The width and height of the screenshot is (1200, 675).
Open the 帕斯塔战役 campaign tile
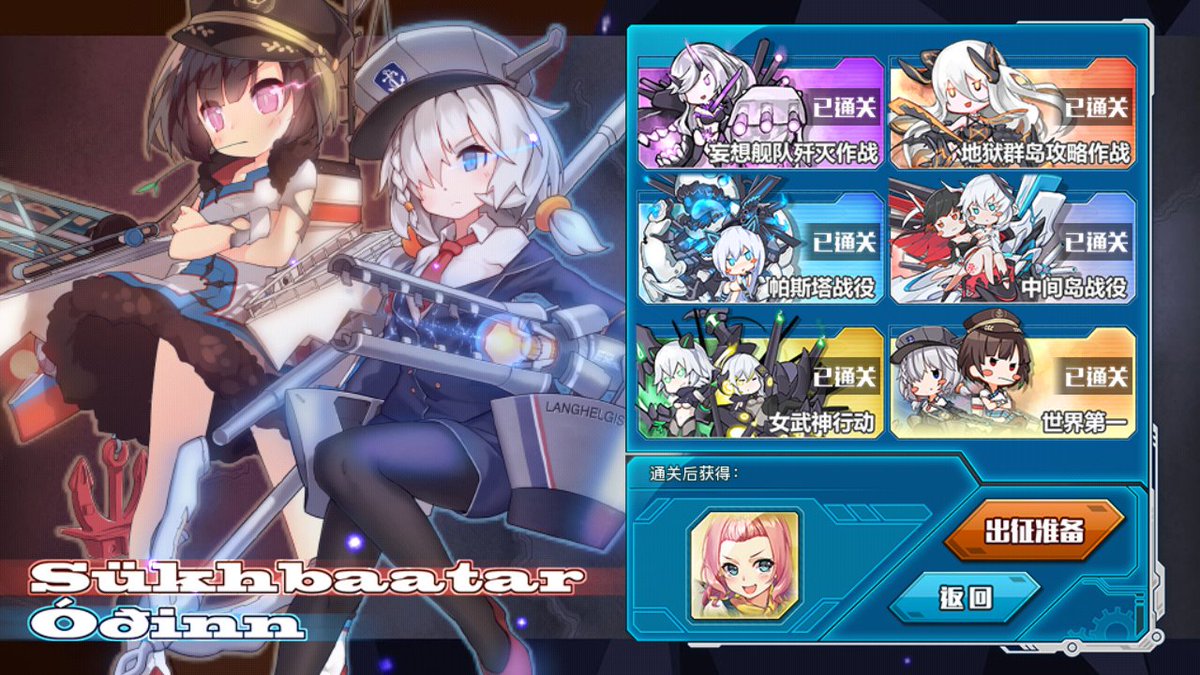click(x=761, y=247)
